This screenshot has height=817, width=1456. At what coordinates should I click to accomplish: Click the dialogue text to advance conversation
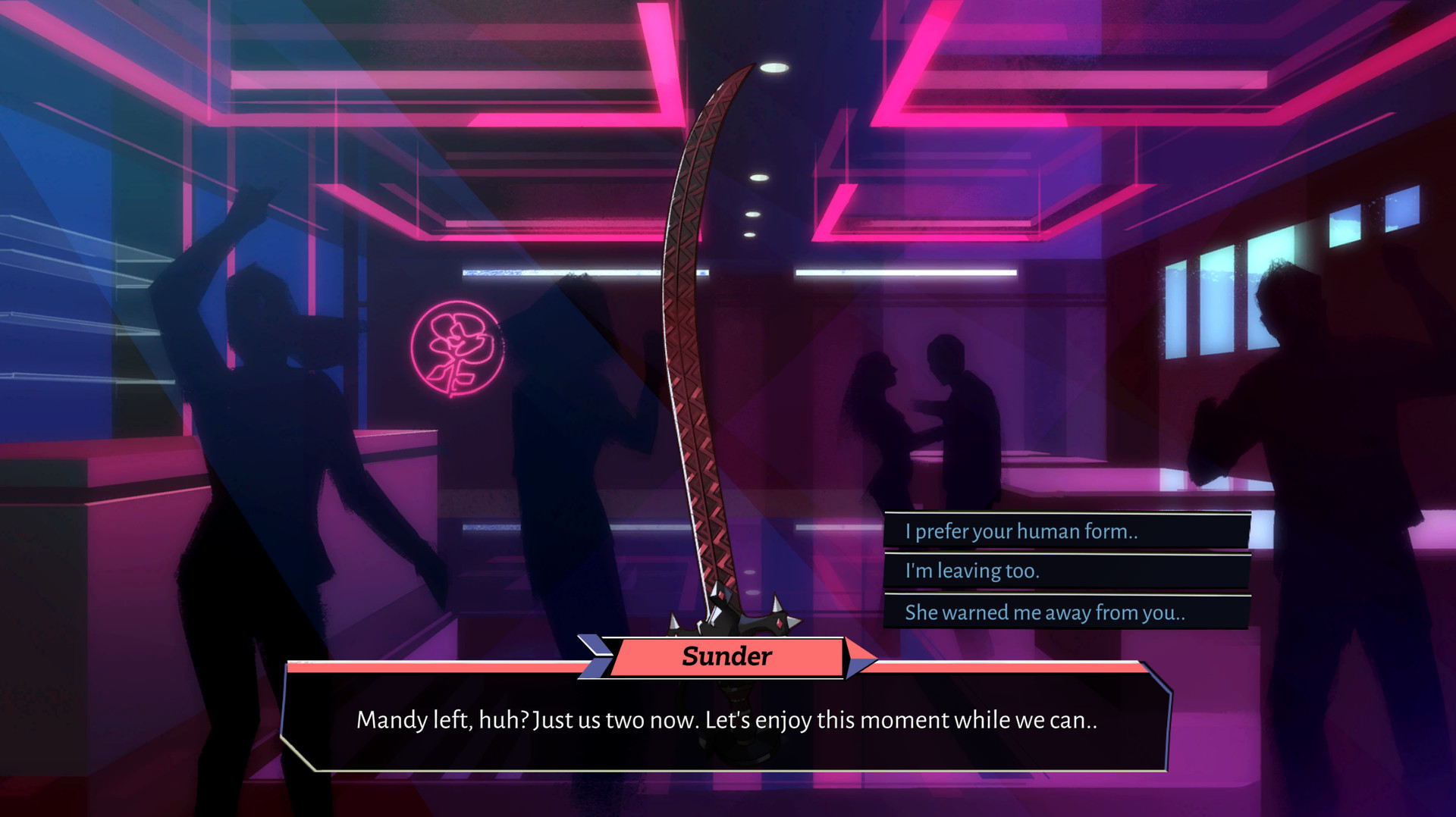[726, 722]
